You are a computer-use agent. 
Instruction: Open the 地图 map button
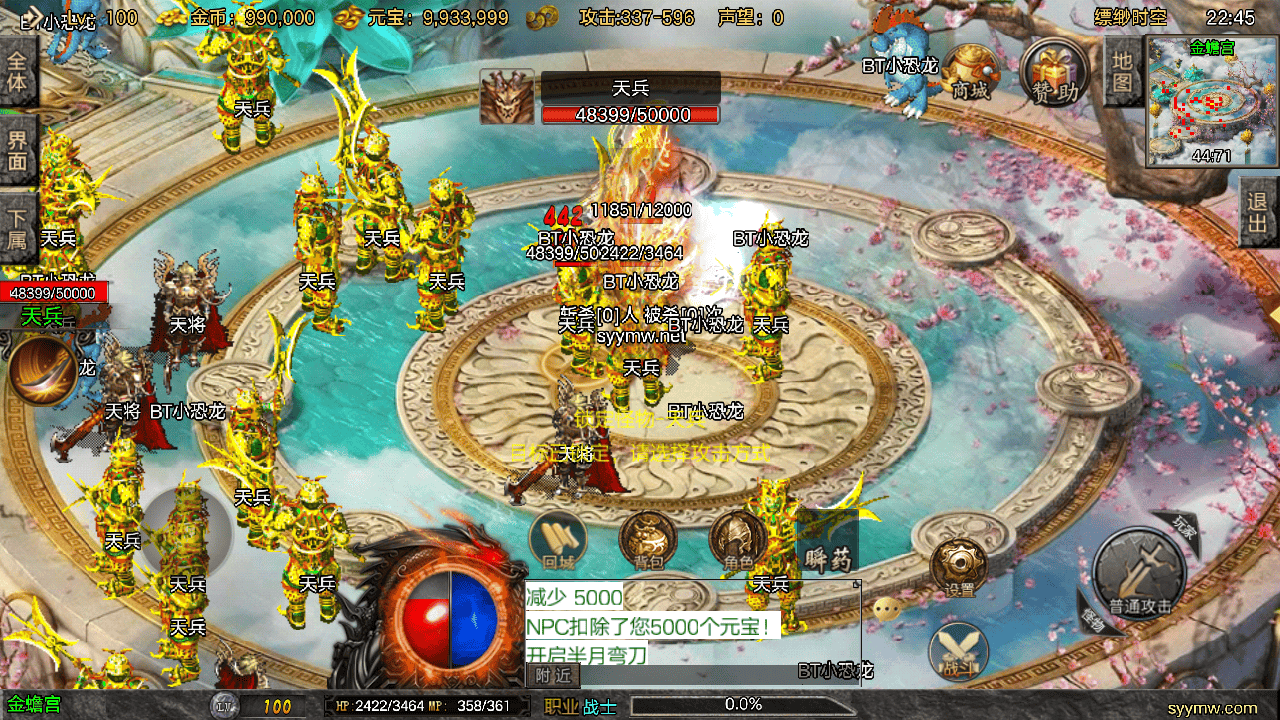point(1122,72)
